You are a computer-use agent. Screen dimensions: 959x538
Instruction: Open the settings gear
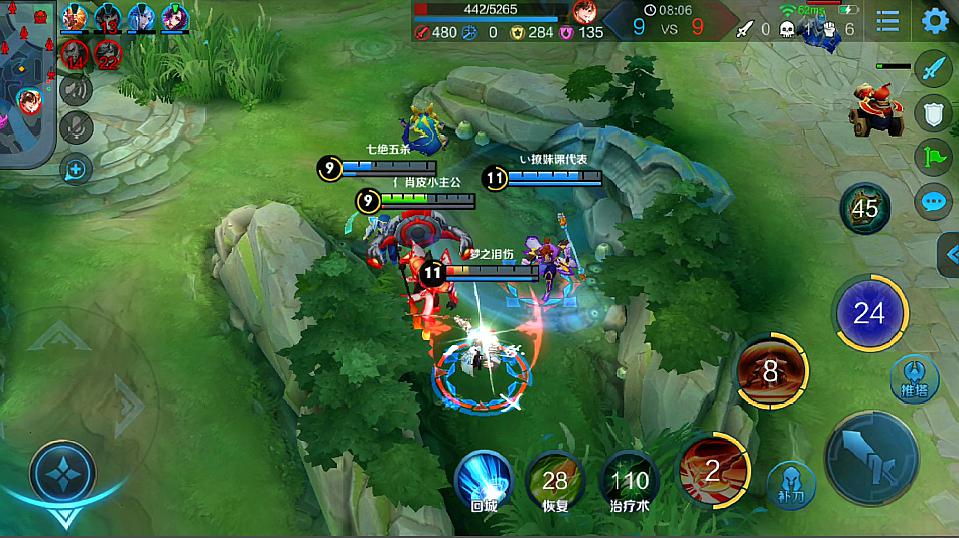point(936,21)
